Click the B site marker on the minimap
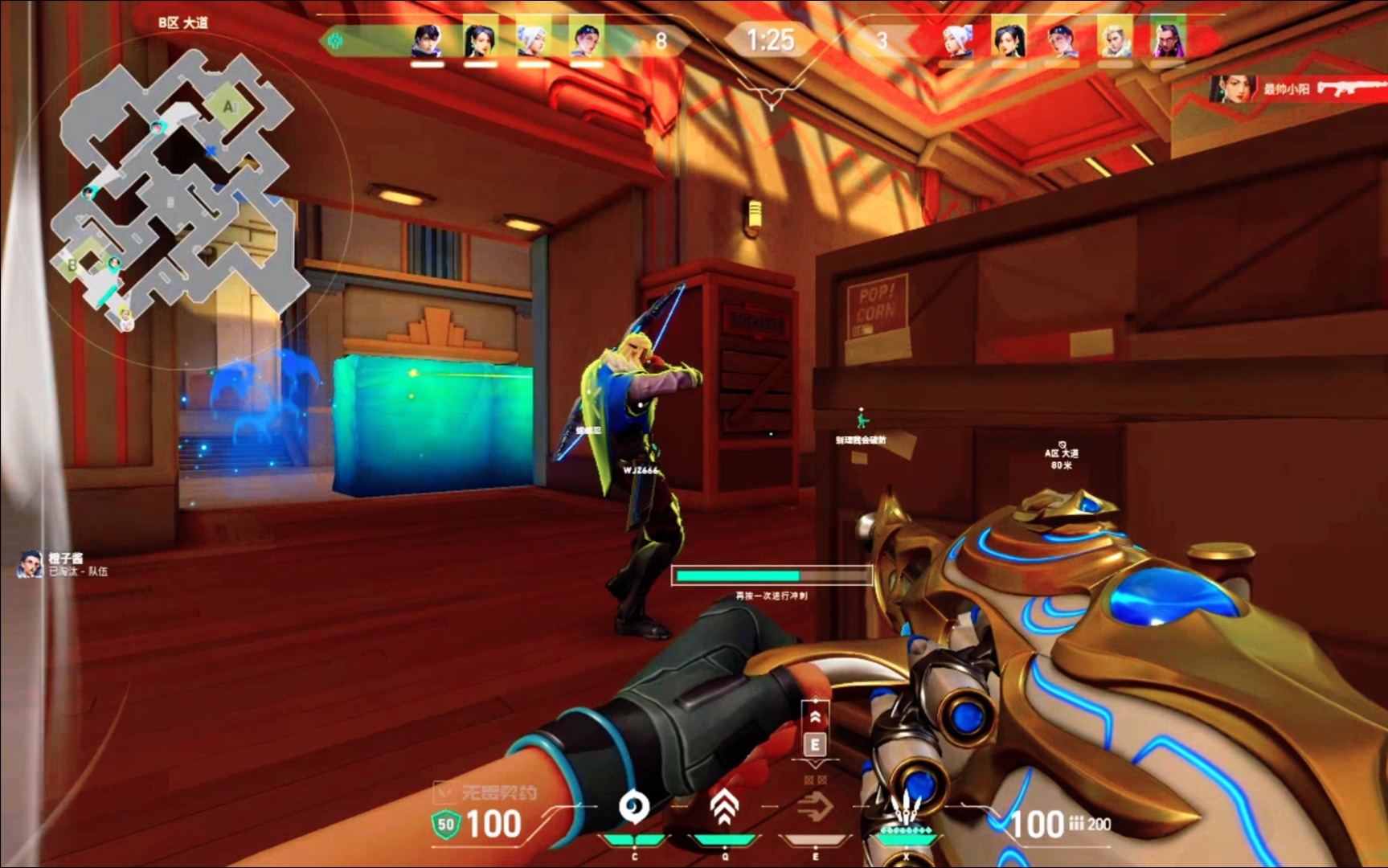The image size is (1388, 868). [72, 264]
